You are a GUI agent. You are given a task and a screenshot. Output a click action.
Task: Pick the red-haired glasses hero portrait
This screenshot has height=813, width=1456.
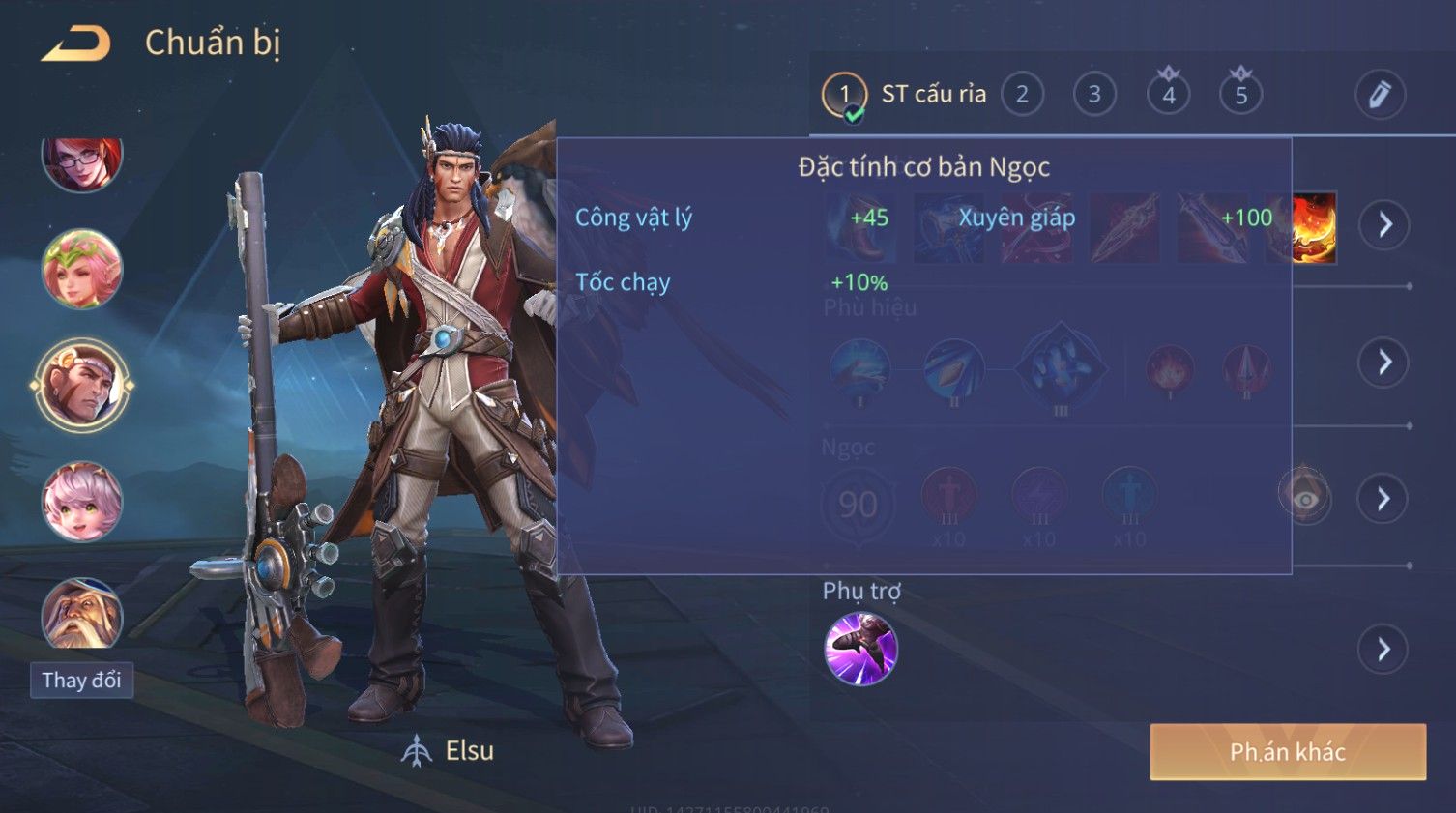click(x=82, y=160)
